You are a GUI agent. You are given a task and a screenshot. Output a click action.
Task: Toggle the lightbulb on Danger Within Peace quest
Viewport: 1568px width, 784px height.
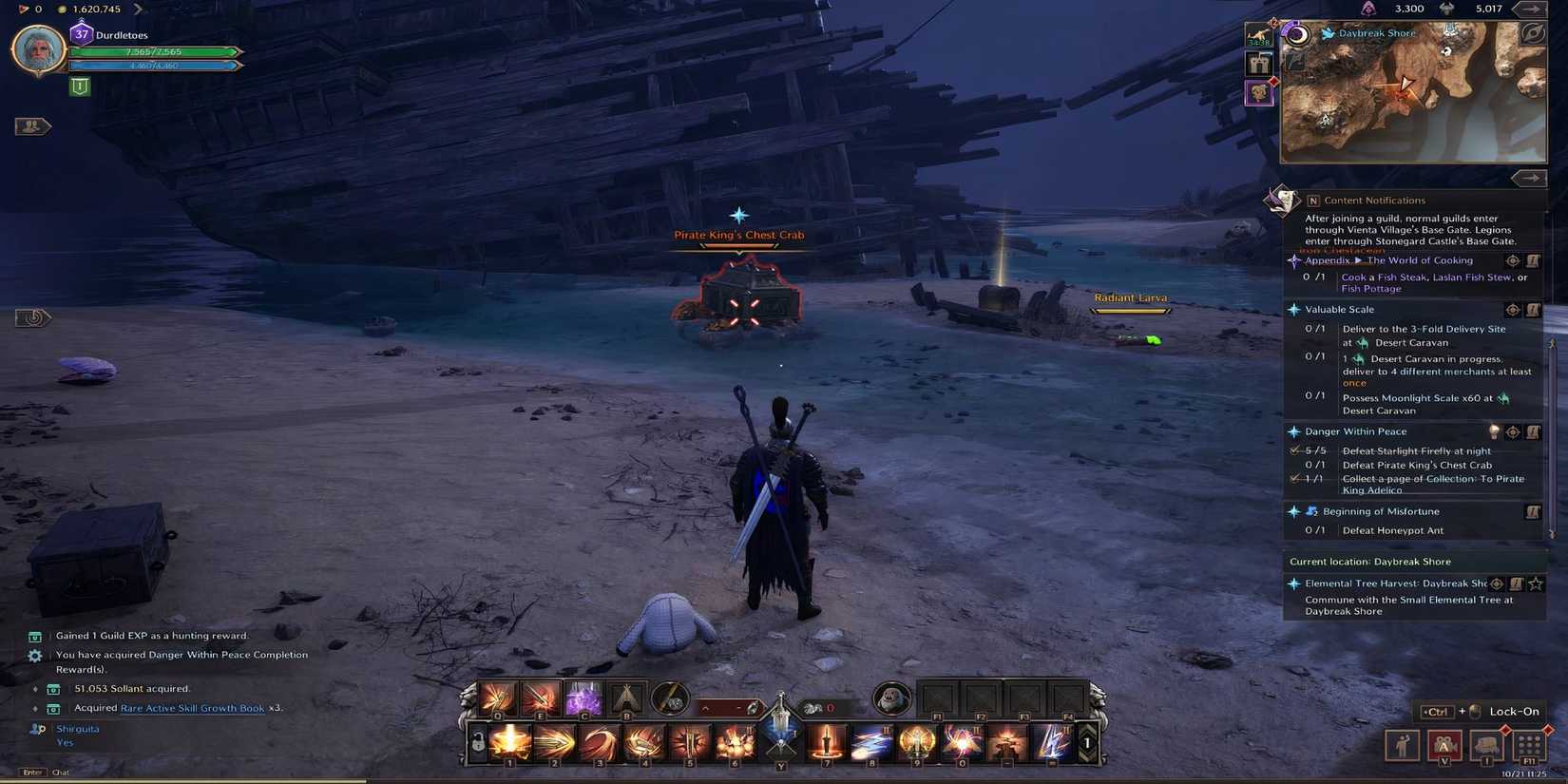1496,430
